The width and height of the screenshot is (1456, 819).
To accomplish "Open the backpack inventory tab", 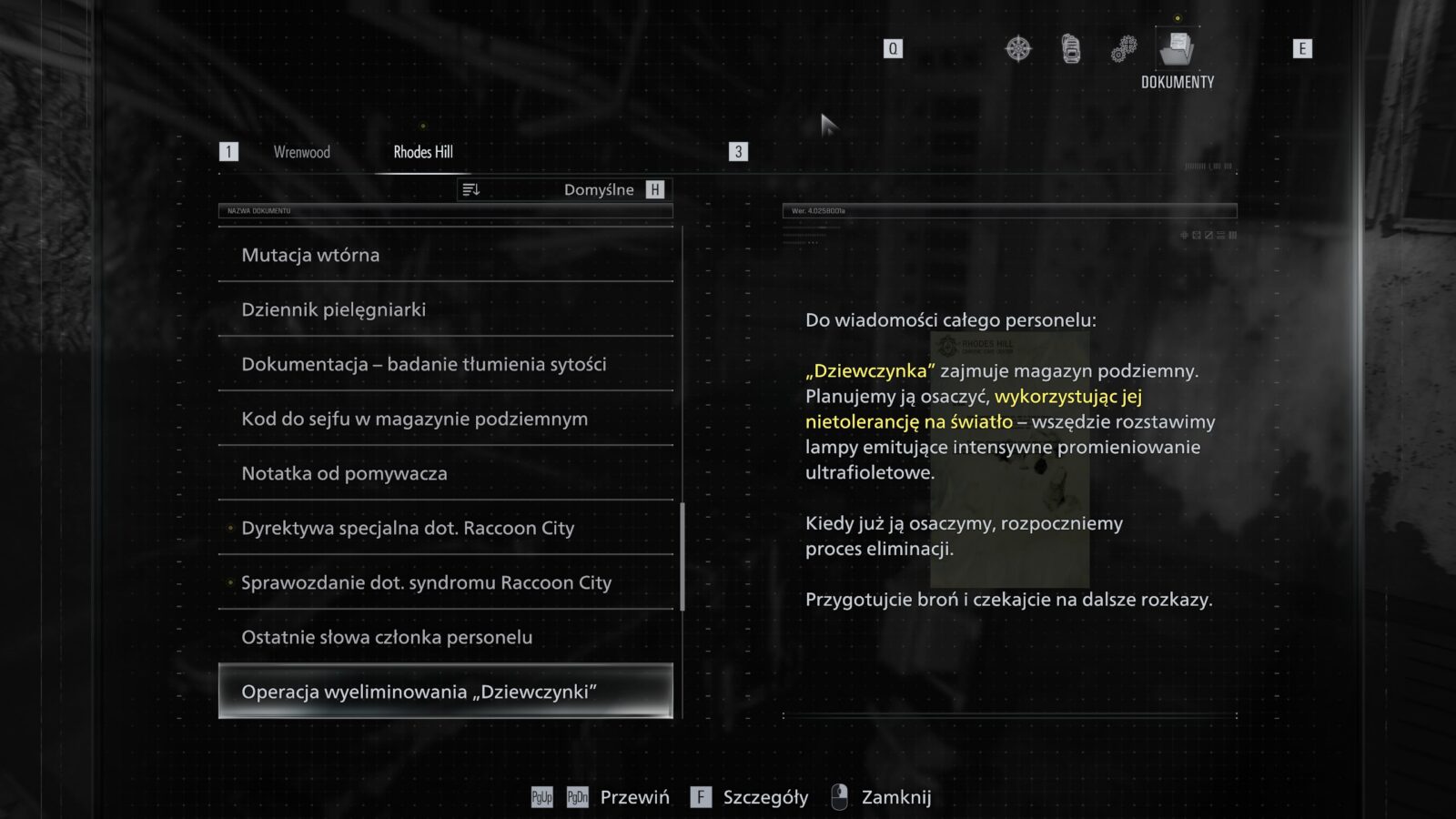I will coord(1071,48).
